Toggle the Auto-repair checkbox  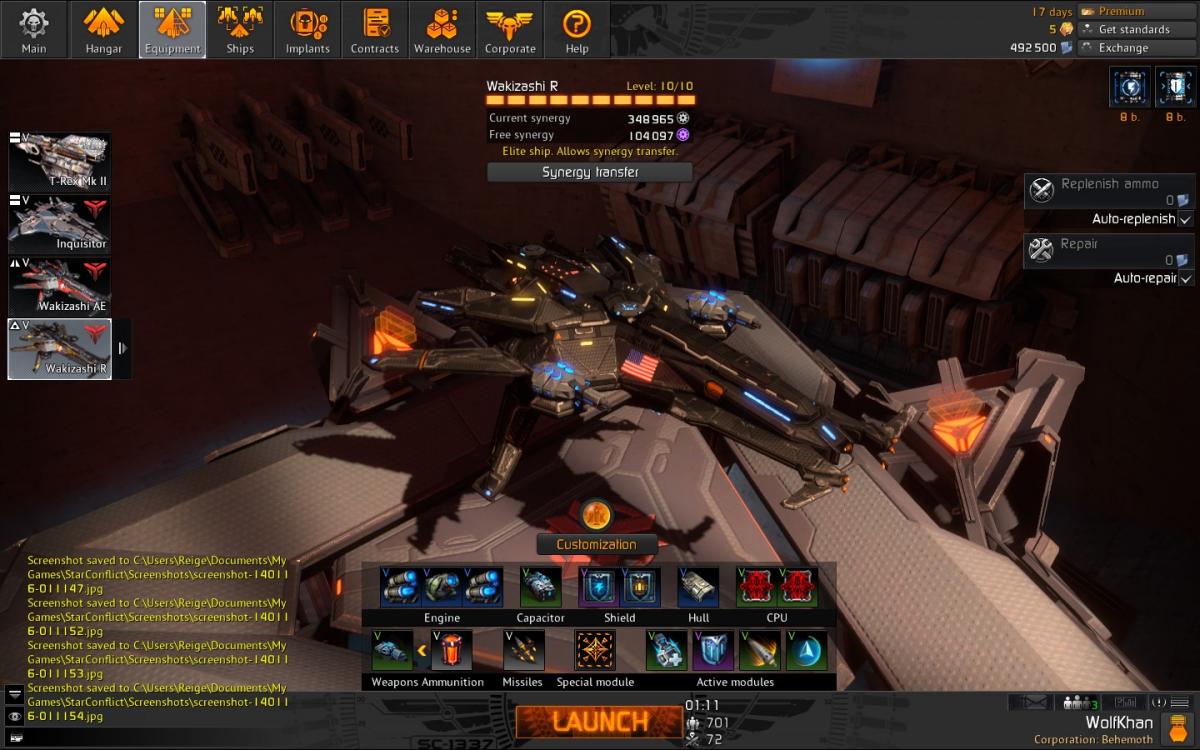click(x=1186, y=278)
